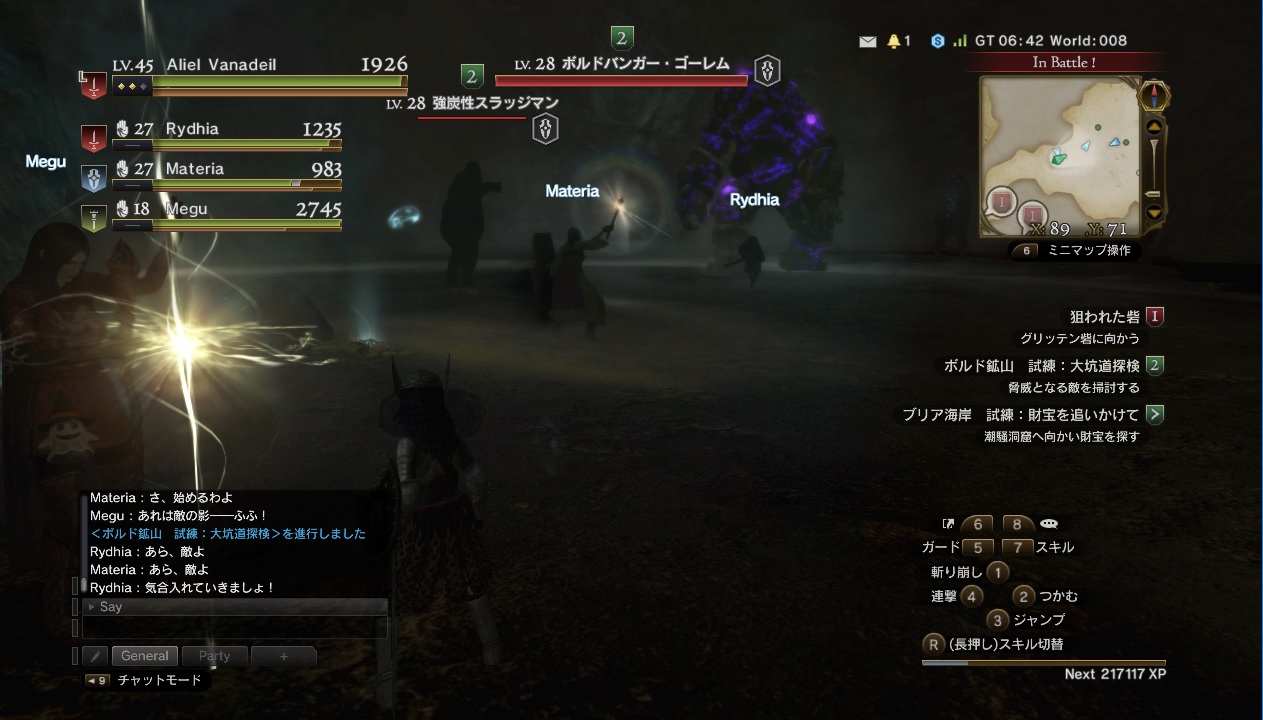Select Aliel Vanadeil's player status row
This screenshot has width=1263, height=720.
258,74
